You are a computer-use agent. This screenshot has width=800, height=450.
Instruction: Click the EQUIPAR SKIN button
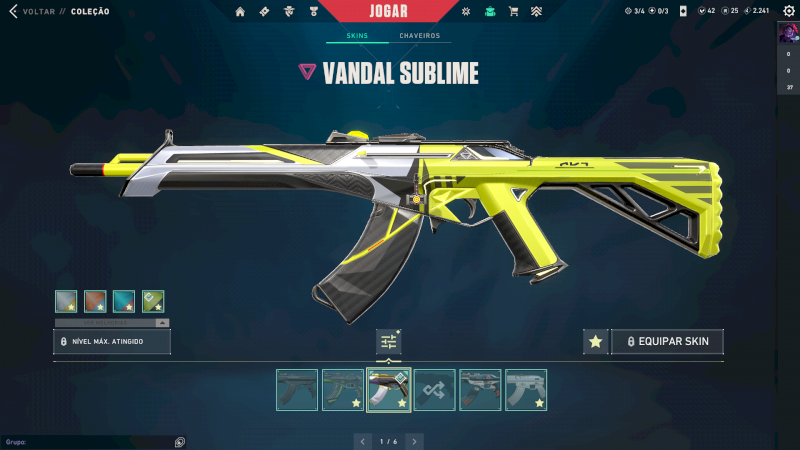tap(667, 342)
